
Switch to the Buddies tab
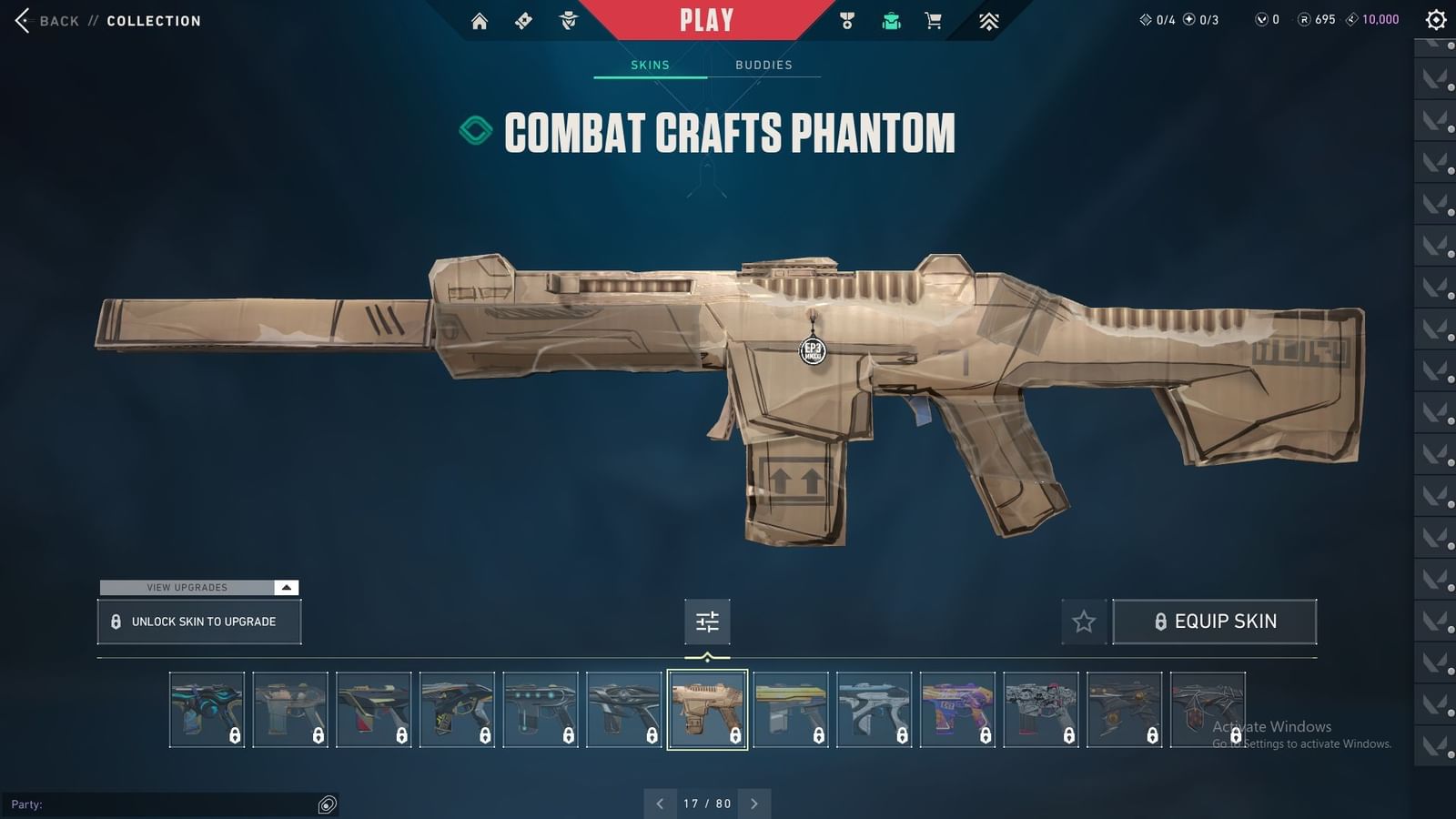point(764,65)
